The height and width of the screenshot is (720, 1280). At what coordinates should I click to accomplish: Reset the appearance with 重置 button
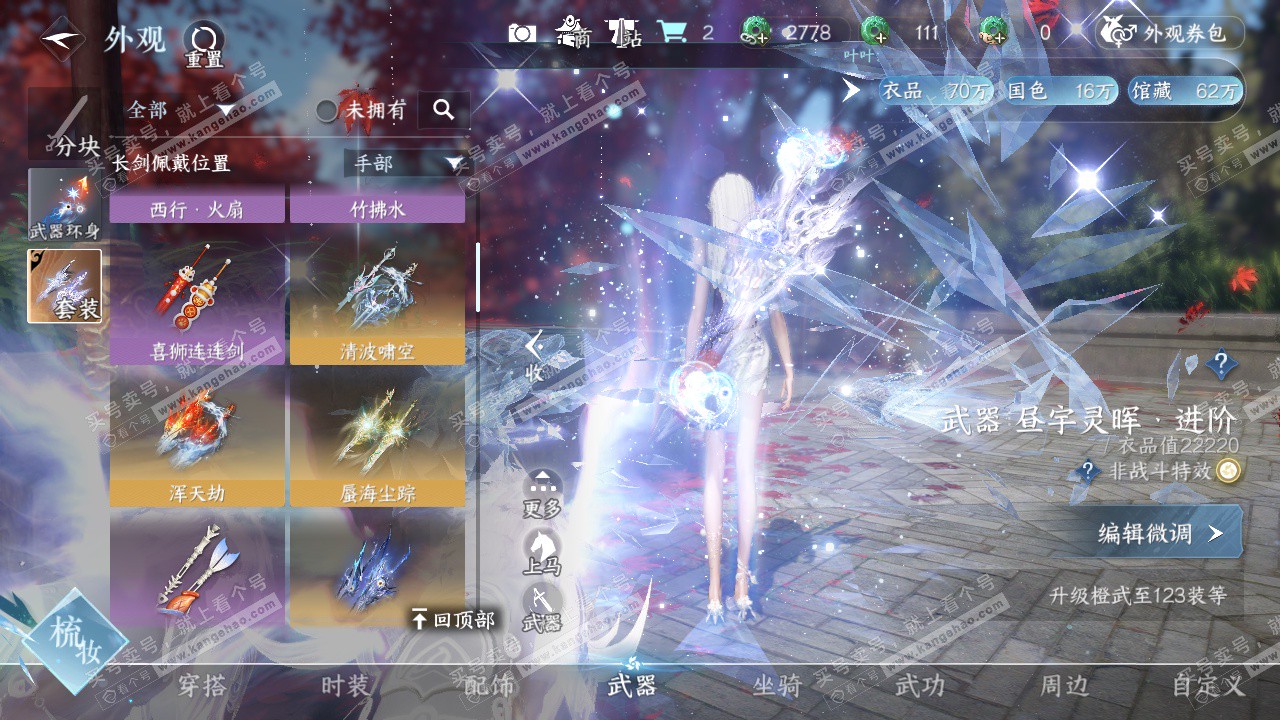click(204, 46)
